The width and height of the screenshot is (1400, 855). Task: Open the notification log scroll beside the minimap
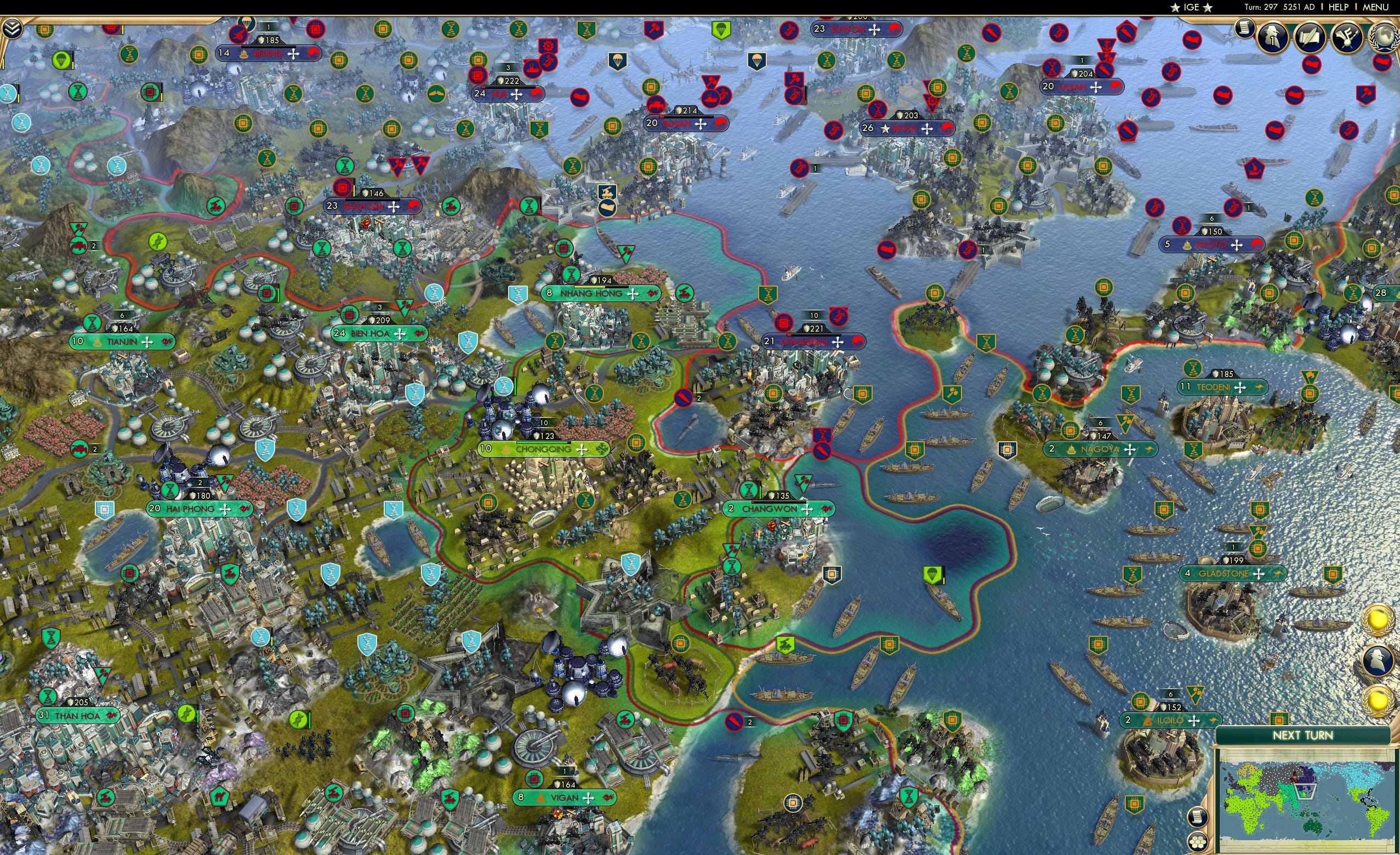pyautogui.click(x=1198, y=818)
